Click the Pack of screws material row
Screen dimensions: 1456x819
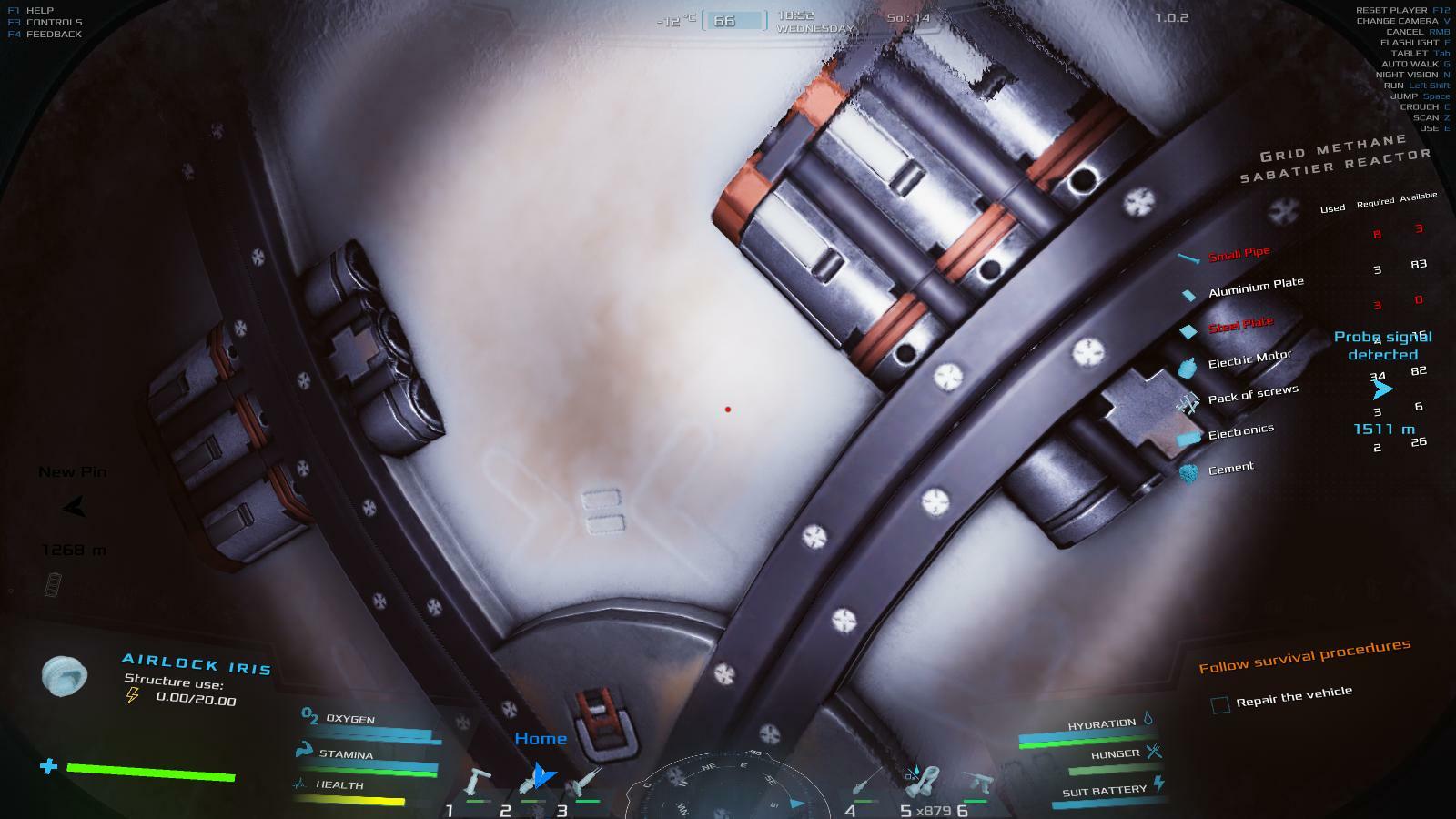tap(1252, 396)
